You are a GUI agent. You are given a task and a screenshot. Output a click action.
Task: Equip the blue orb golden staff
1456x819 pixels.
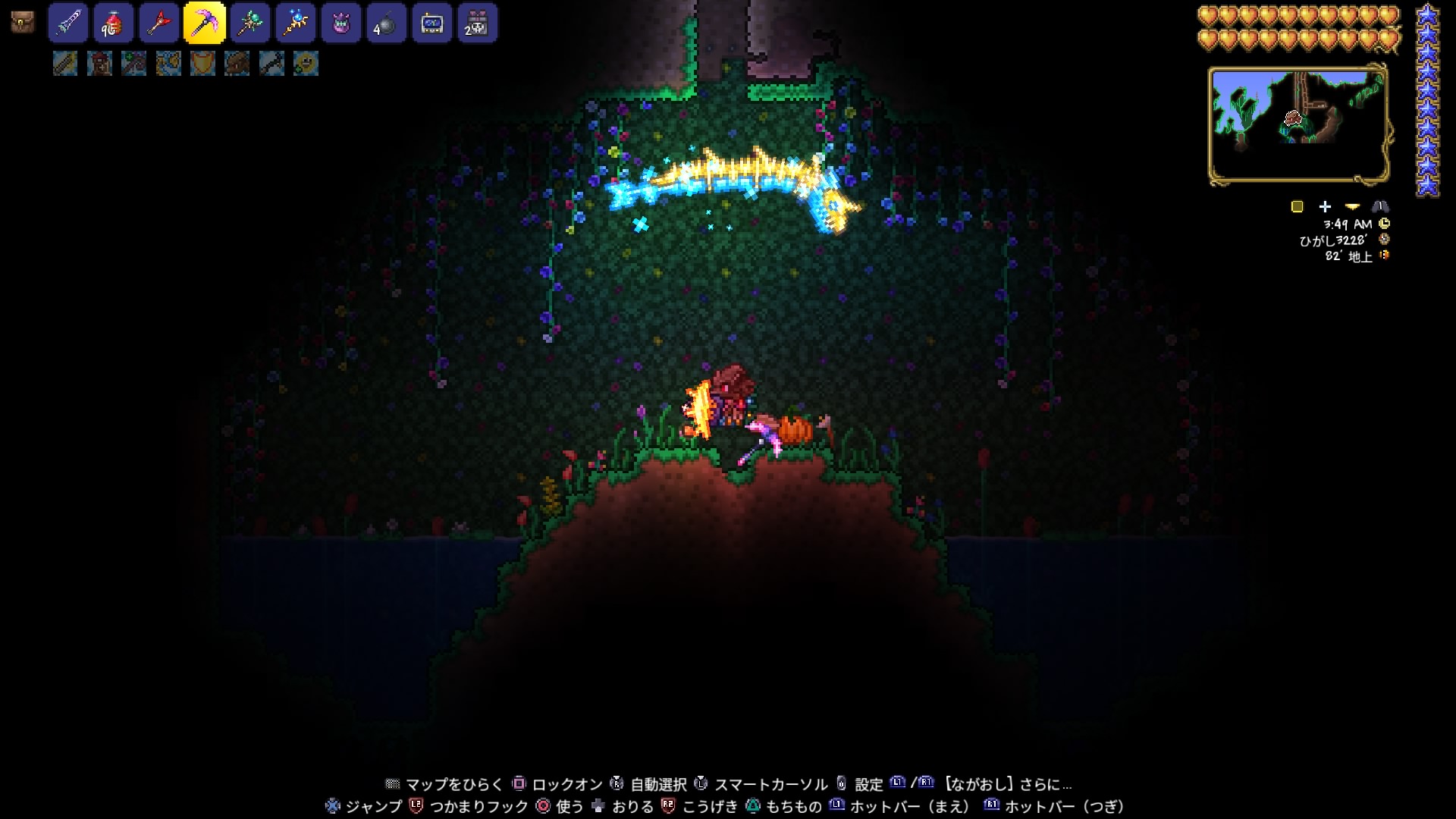[296, 23]
